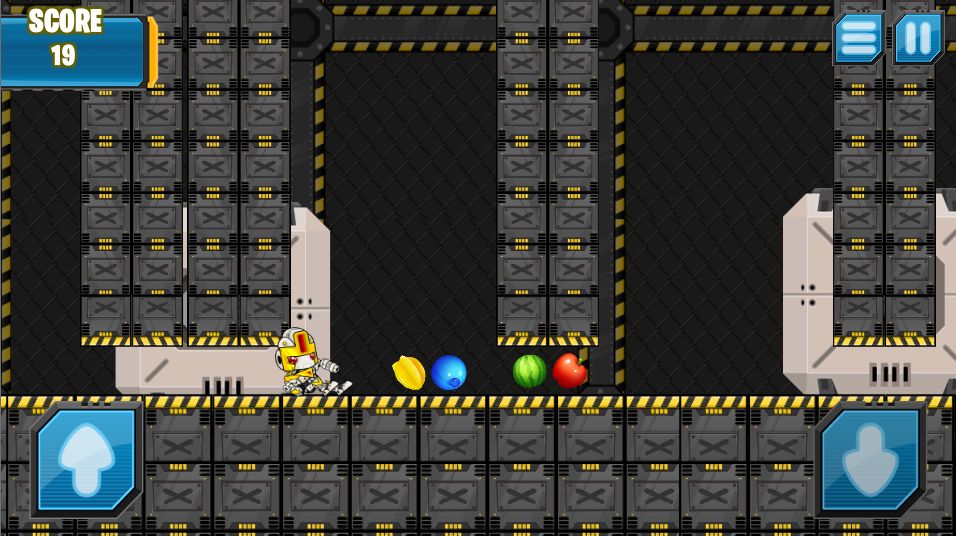Pause the game
This screenshot has height=536, width=956.
[918, 39]
